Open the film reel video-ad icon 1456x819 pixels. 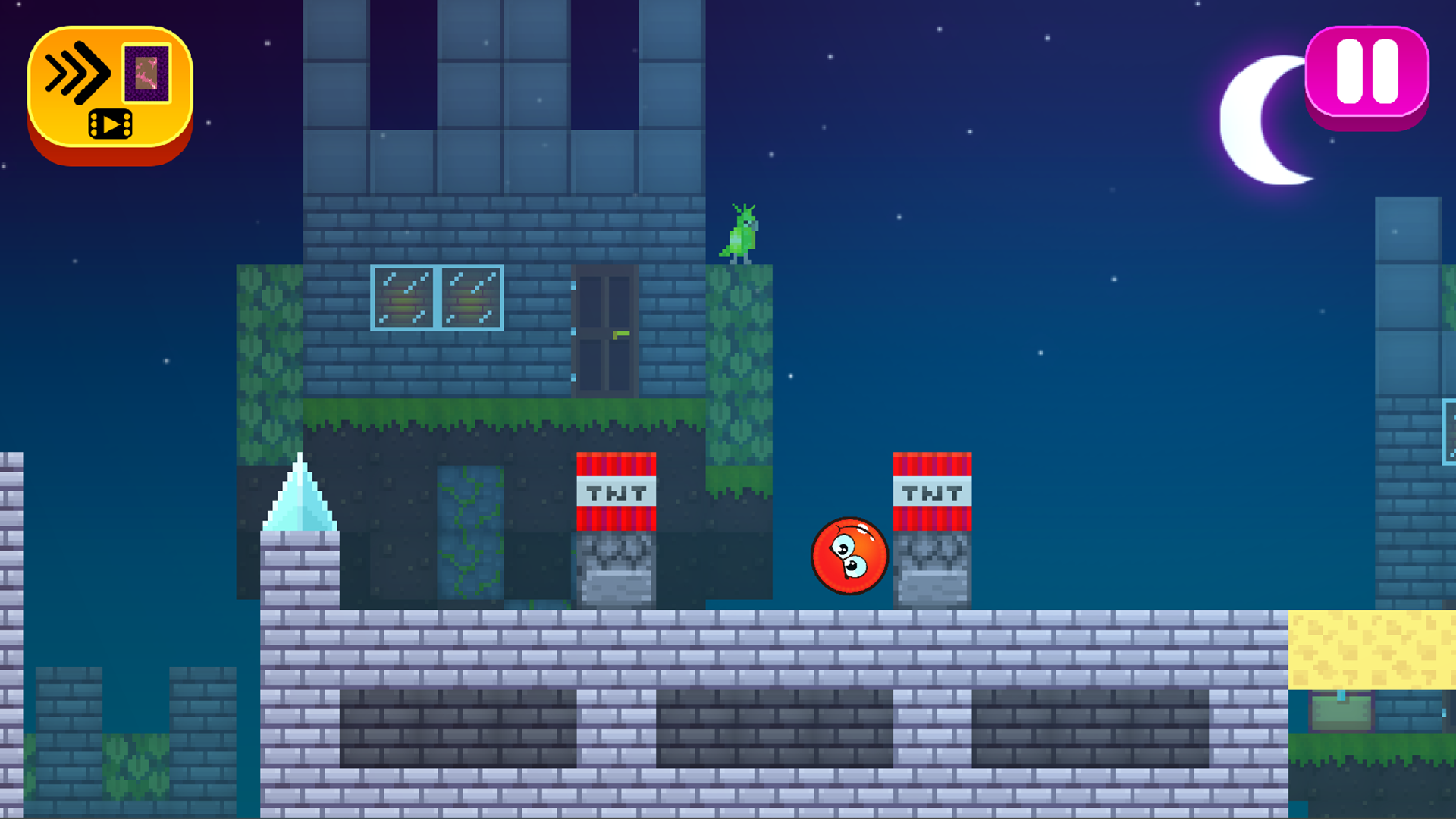tap(110, 124)
